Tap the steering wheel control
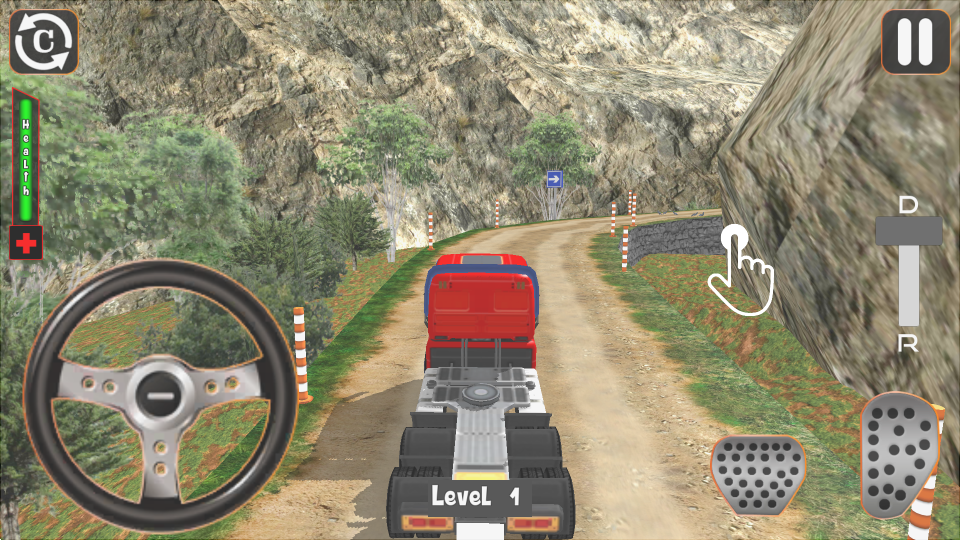The width and height of the screenshot is (960, 540). pyautogui.click(x=160, y=397)
